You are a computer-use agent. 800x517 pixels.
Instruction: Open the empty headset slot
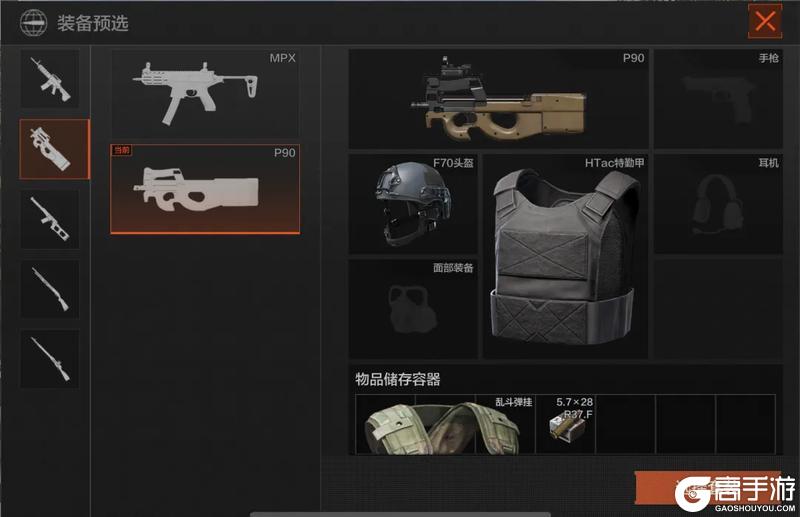(x=717, y=203)
